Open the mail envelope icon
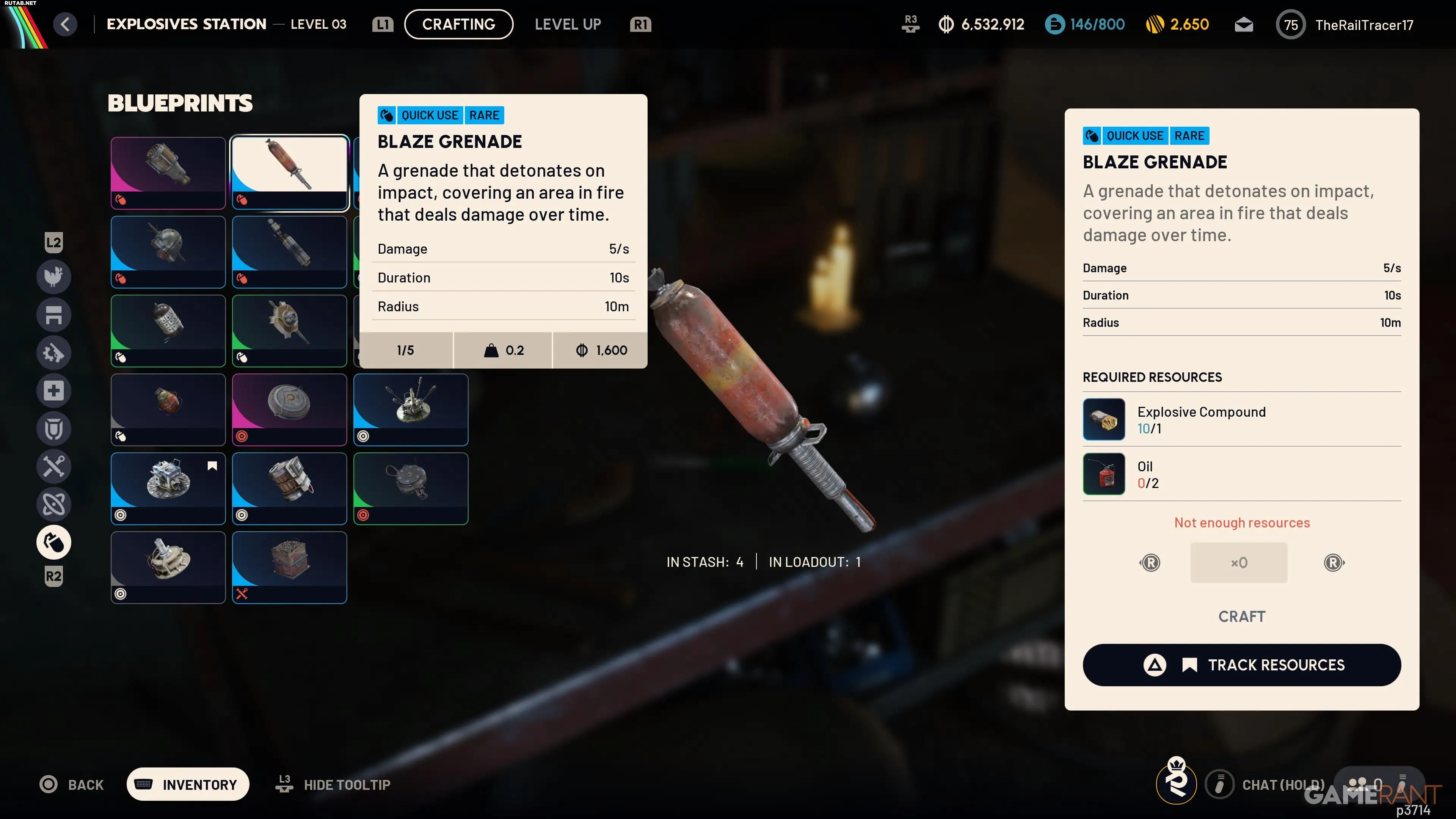This screenshot has width=1456, height=819. point(1244,25)
